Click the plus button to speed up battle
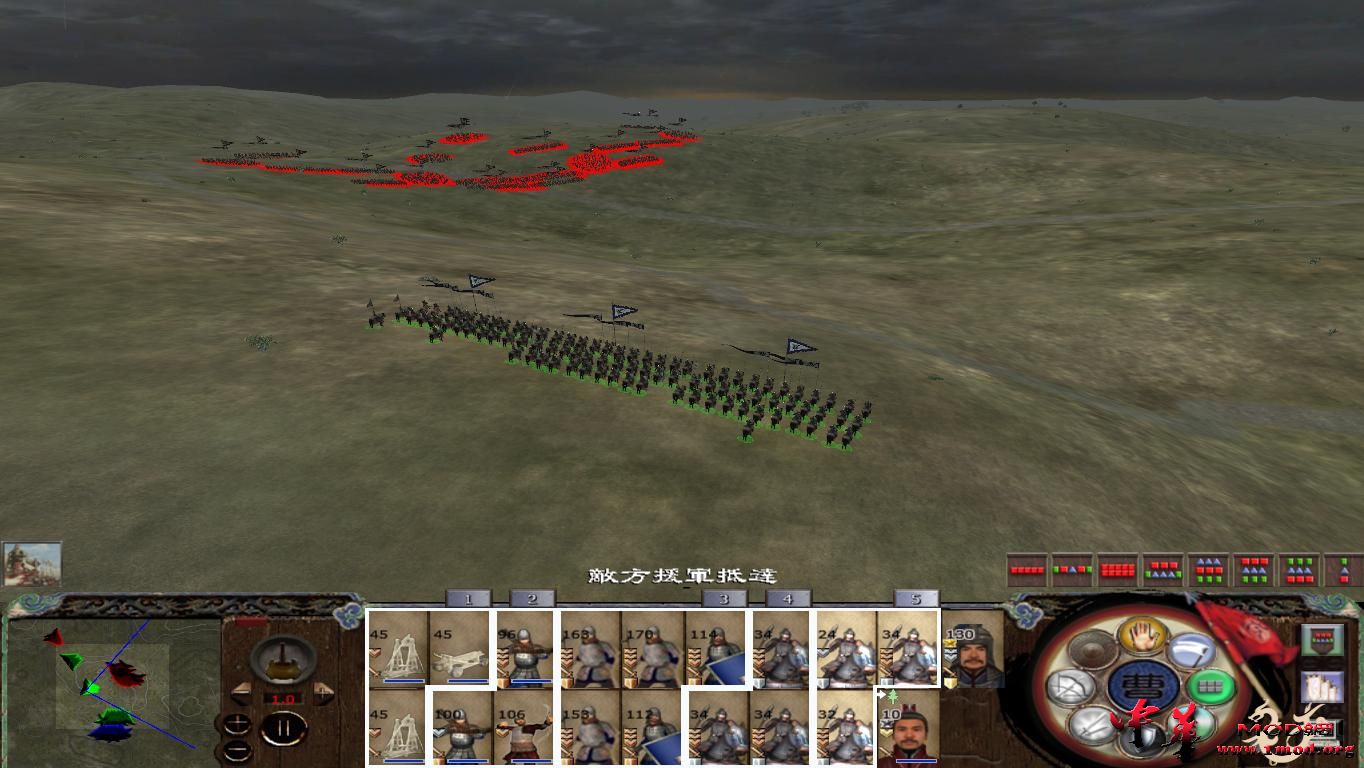The height and width of the screenshot is (768, 1364). click(x=237, y=725)
